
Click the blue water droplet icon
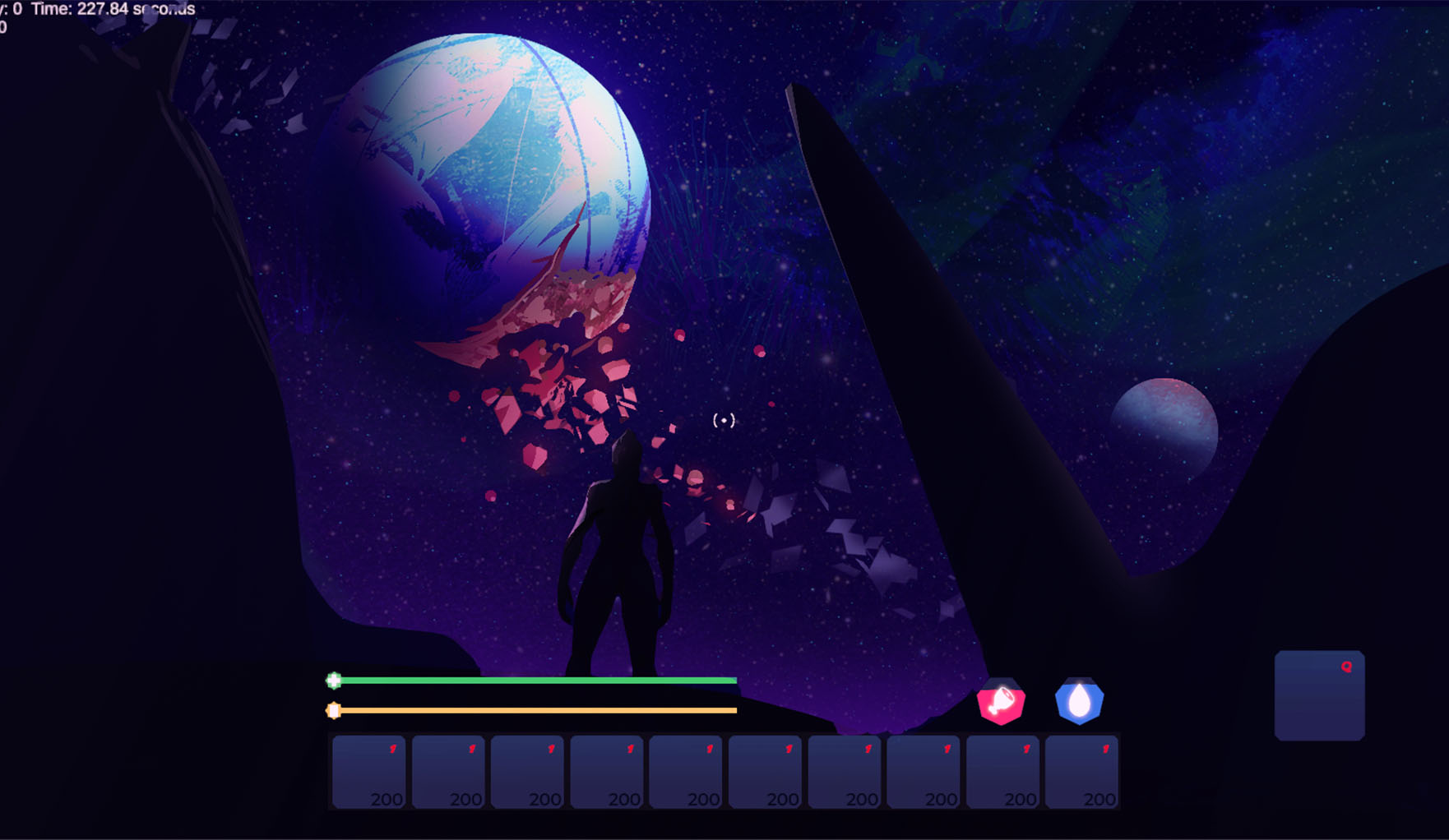pos(1079,702)
